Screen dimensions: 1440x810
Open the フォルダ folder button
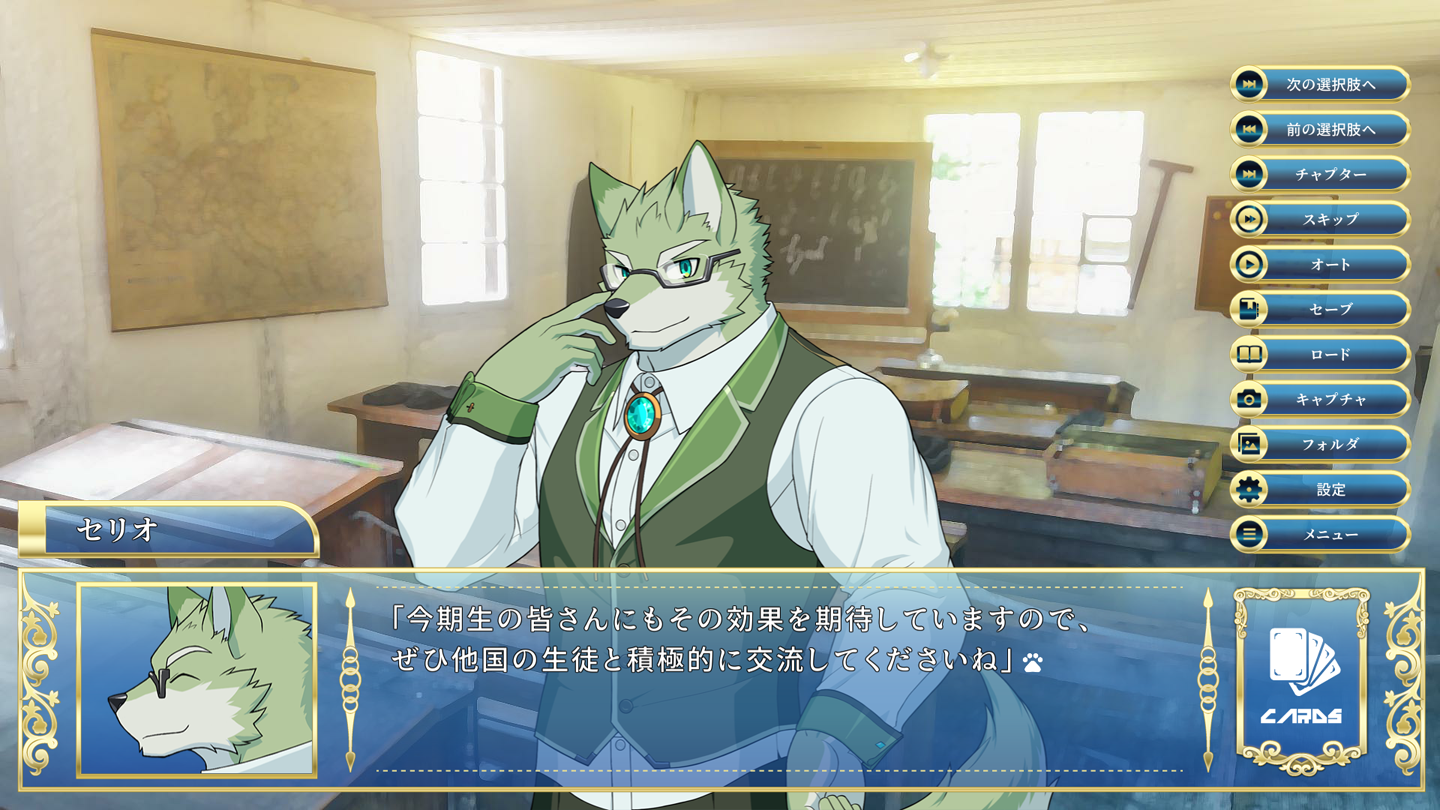(x=1320, y=444)
